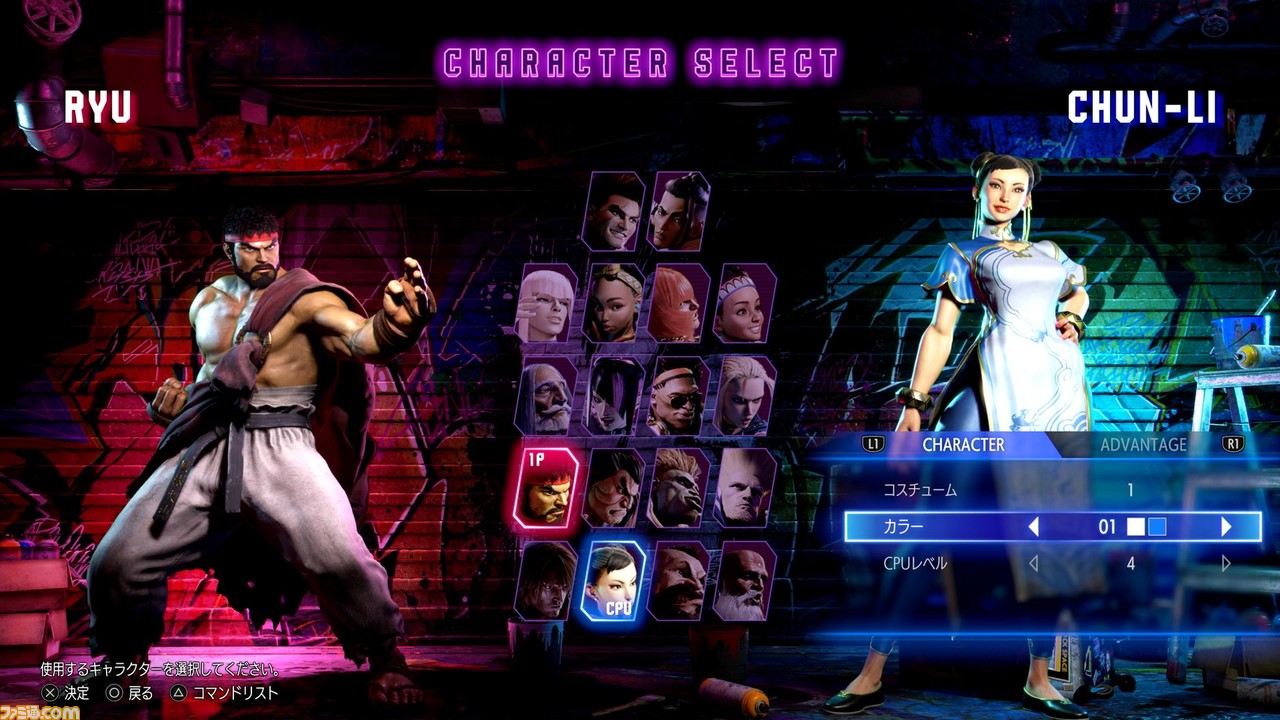Pick Manon from the roster
Image resolution: width=1280 pixels, height=720 pixels.
pos(546,303)
